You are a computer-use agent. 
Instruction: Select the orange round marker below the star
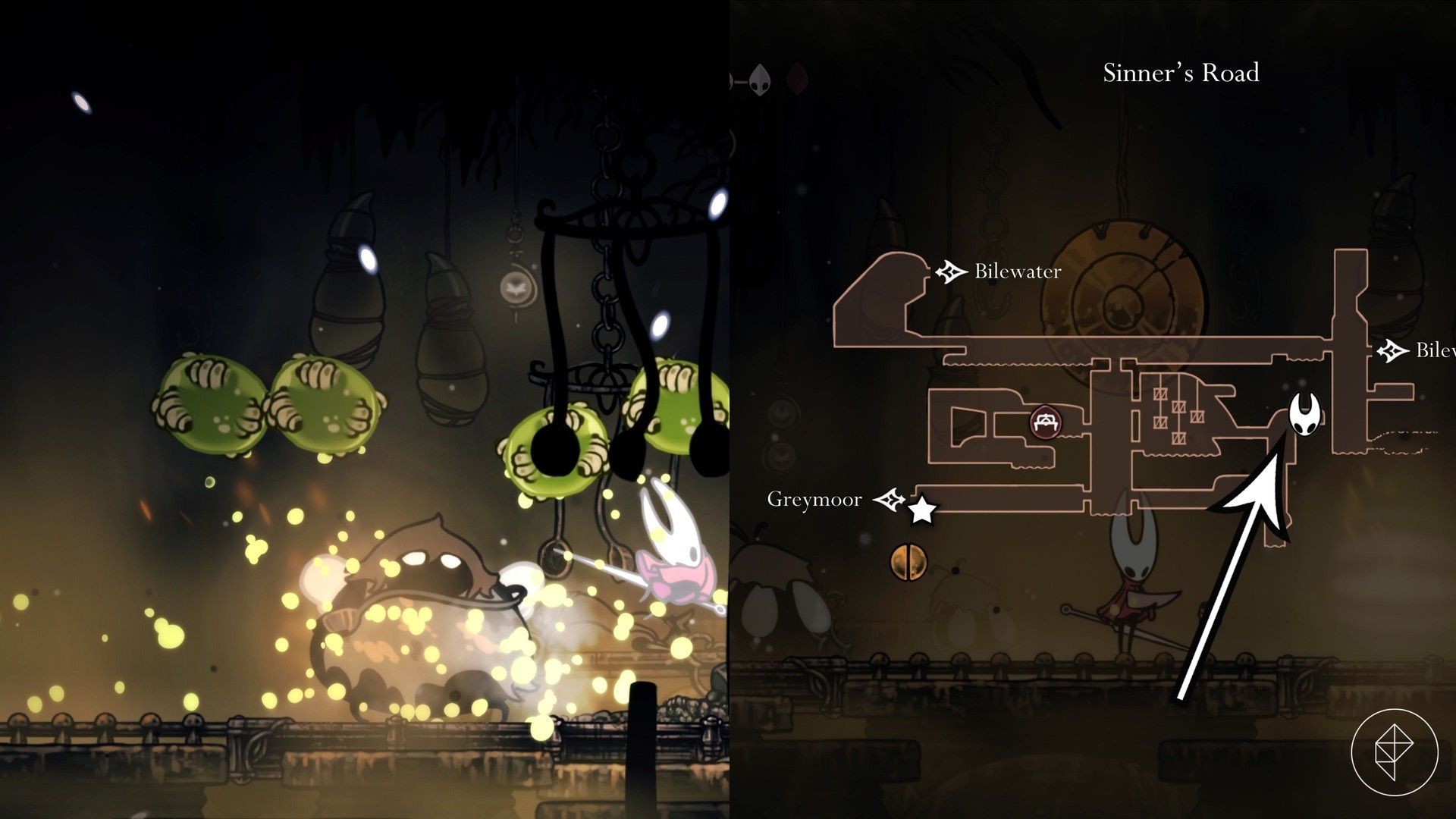908,562
